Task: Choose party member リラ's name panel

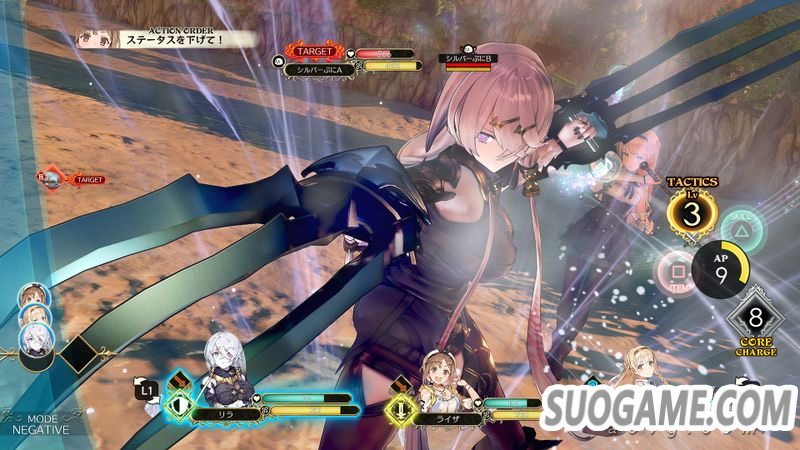Action: (x=228, y=411)
